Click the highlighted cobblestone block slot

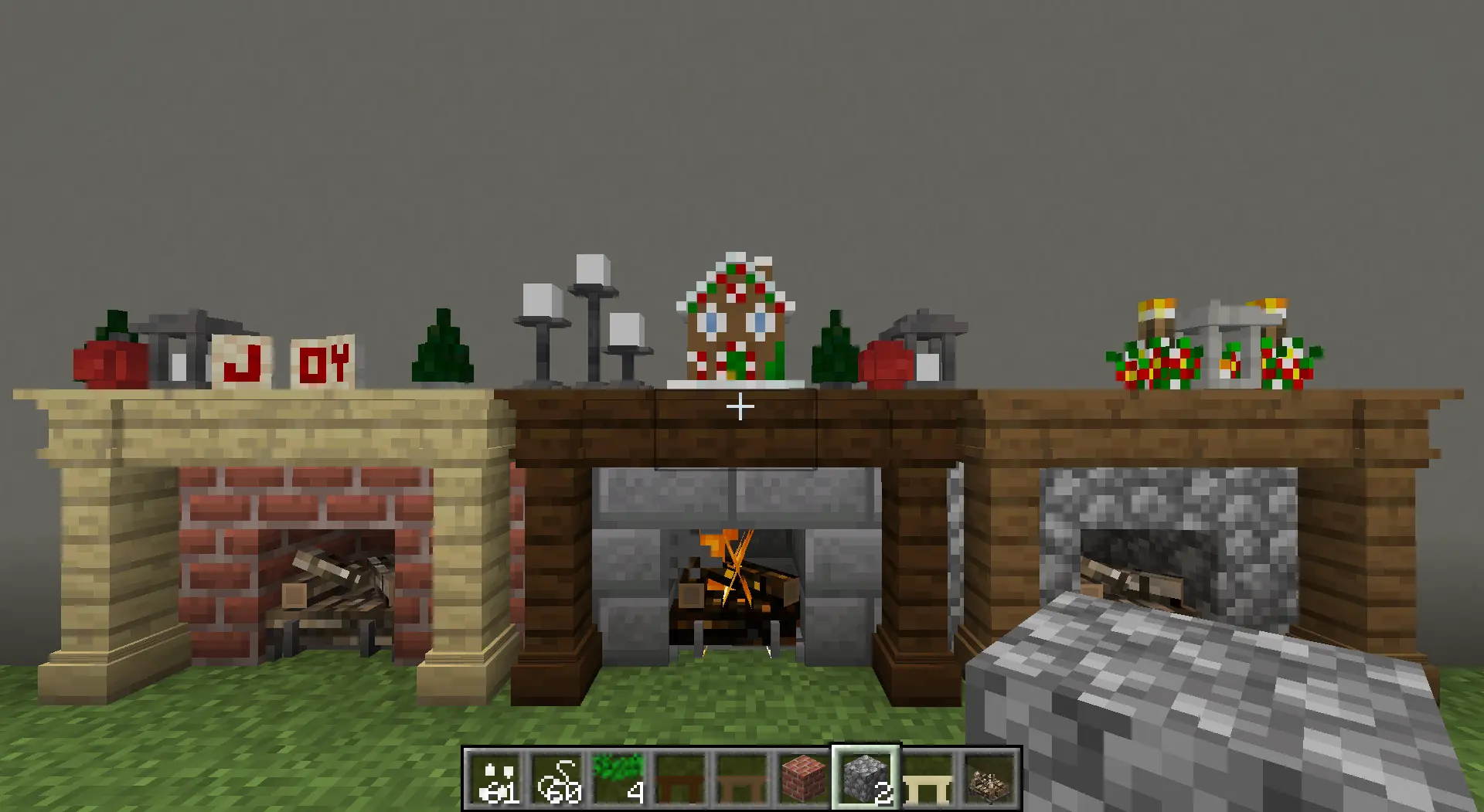coord(866,779)
